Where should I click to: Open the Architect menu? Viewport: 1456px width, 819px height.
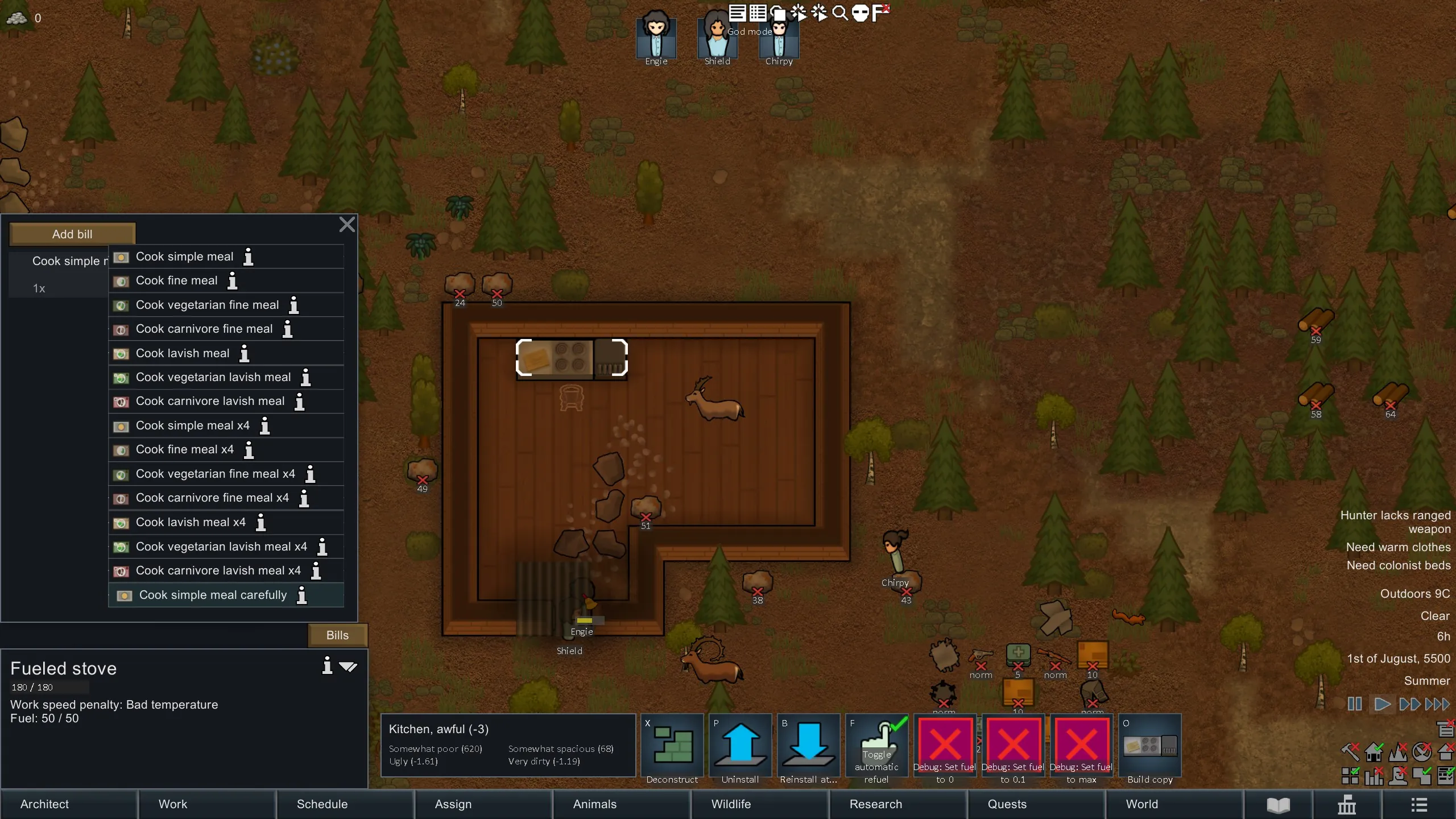[x=44, y=804]
